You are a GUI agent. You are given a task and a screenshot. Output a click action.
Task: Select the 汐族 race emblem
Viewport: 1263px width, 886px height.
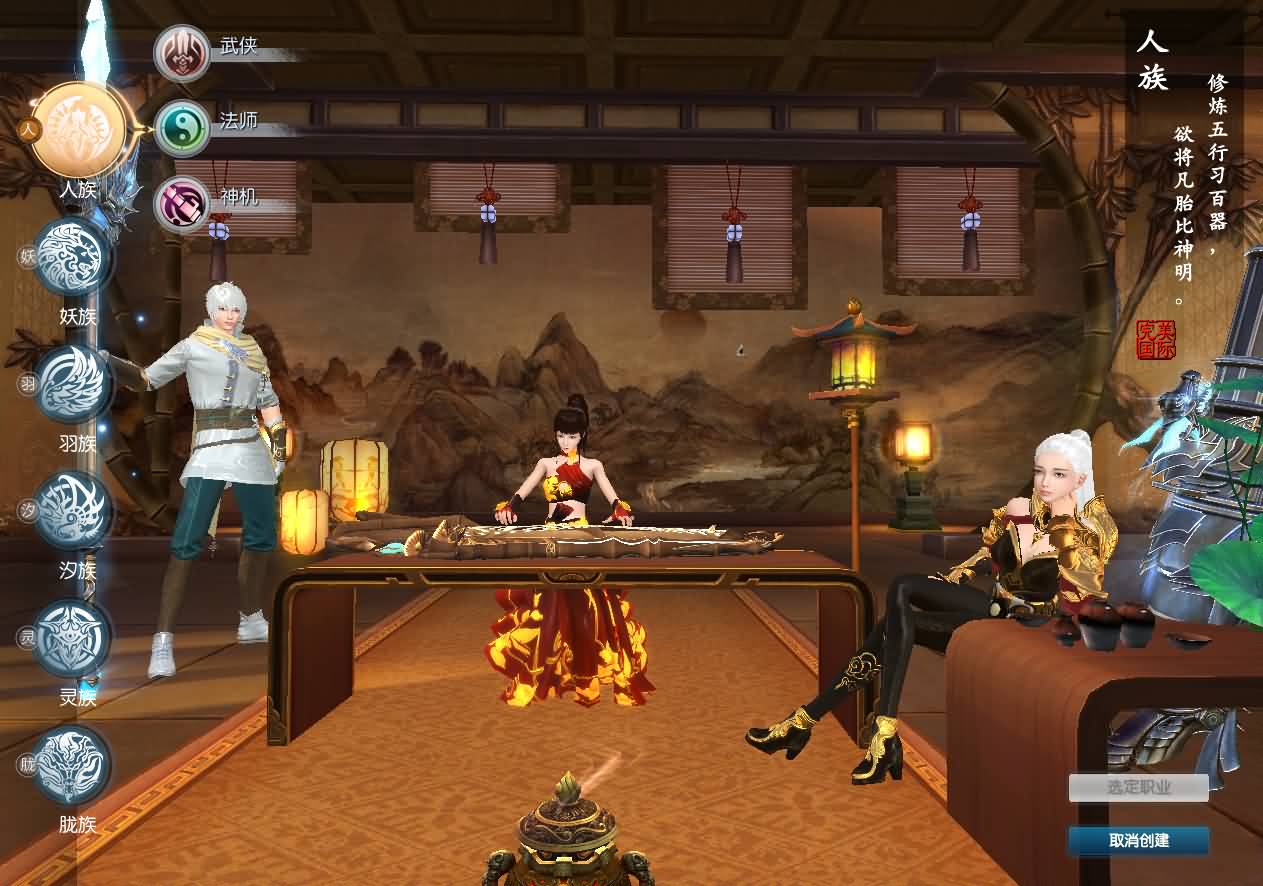73,511
